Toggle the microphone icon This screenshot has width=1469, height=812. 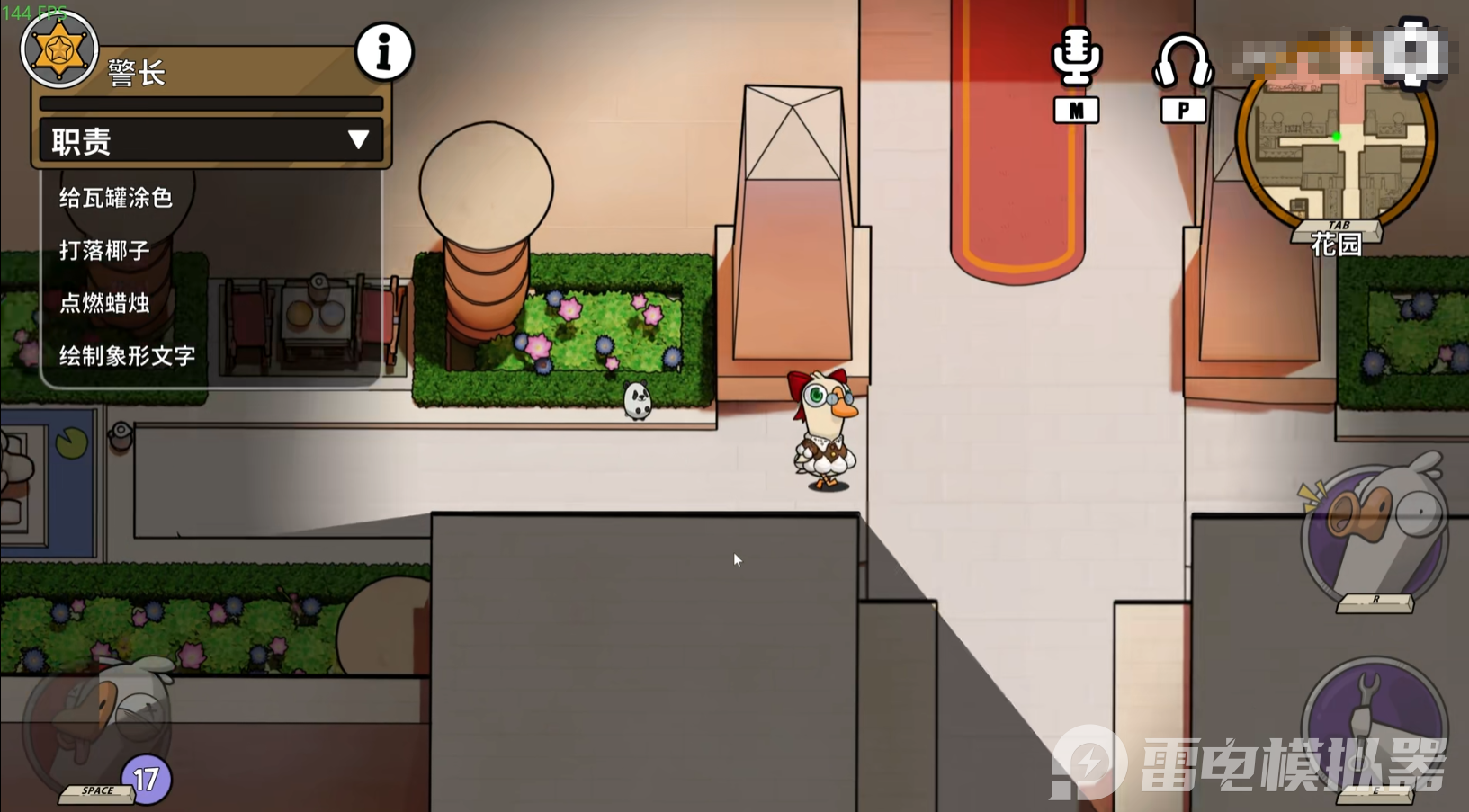(1076, 59)
